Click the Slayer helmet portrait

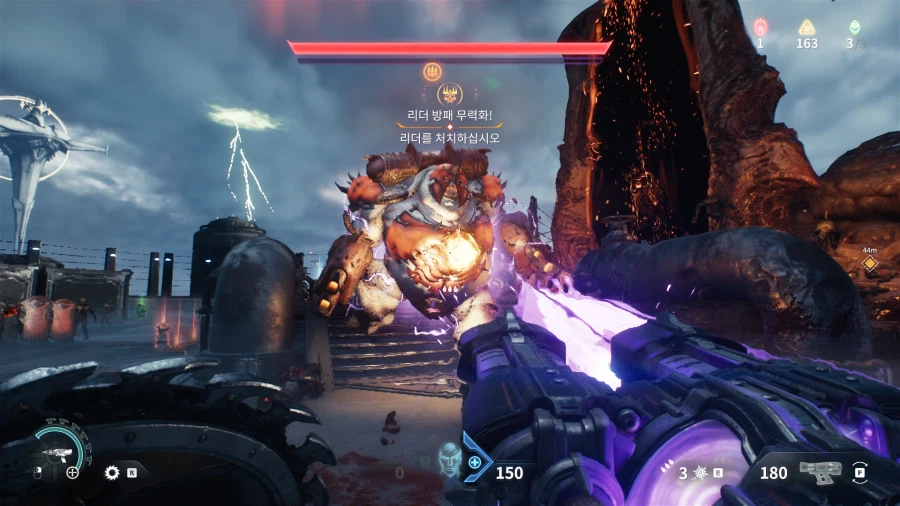[x=449, y=461]
